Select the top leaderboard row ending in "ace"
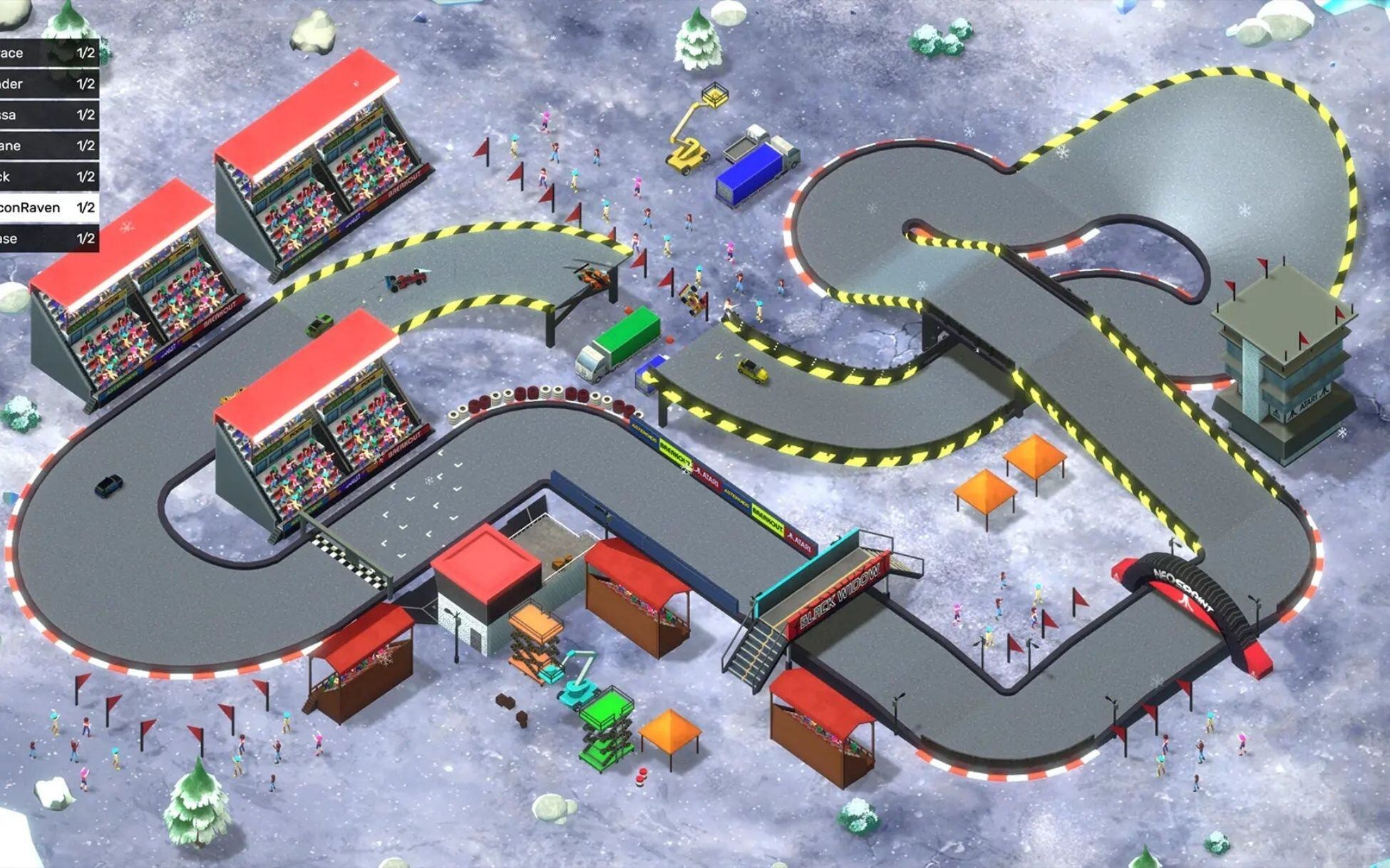This screenshot has height=868, width=1390. [47, 53]
